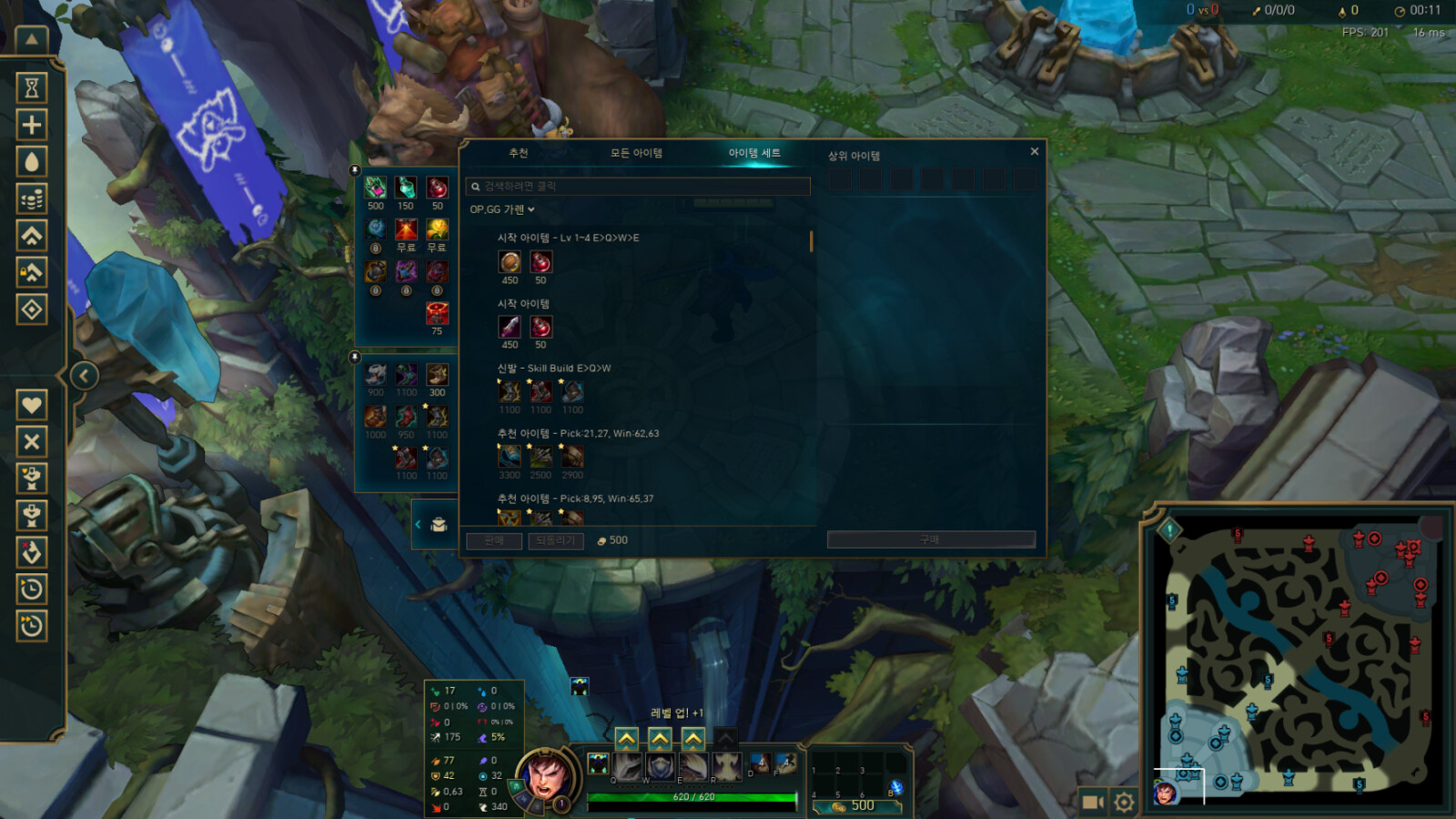Viewport: 1456px width, 819px height.
Task: Open the OP.GG 가렌 item set dropdown
Action: tap(502, 210)
